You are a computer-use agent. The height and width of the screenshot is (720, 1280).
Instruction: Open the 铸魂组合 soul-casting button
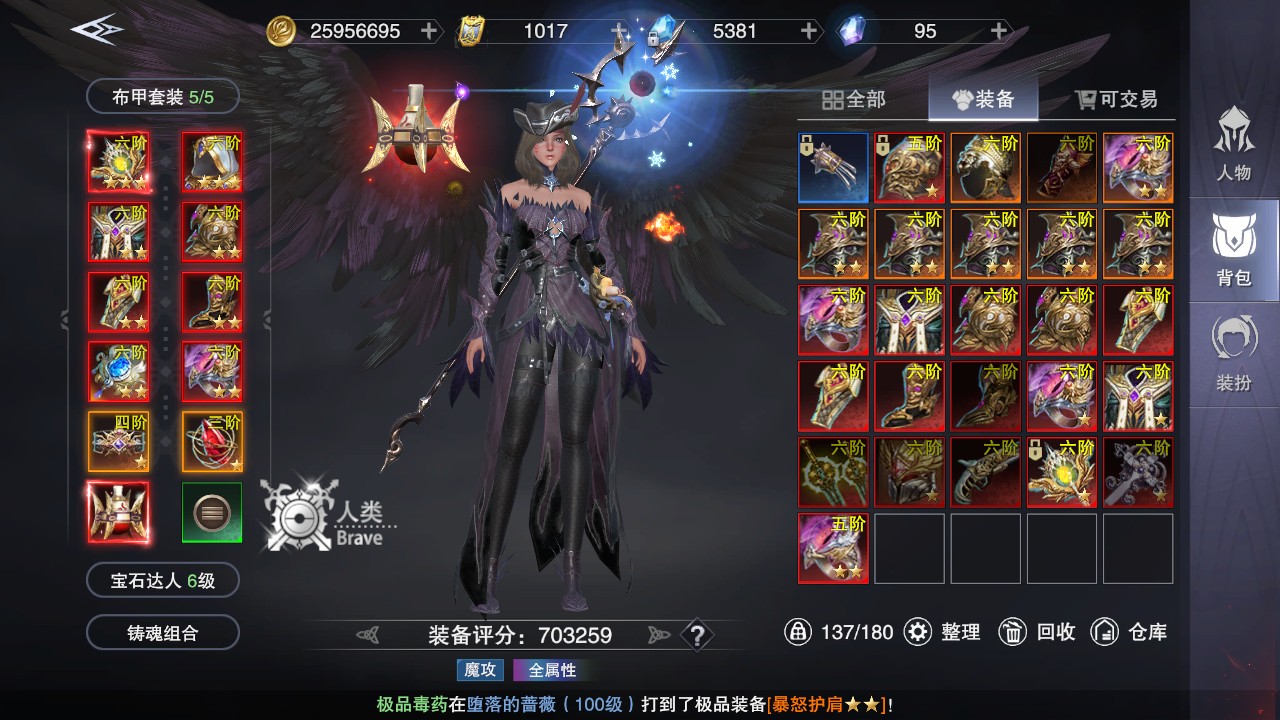(x=163, y=633)
